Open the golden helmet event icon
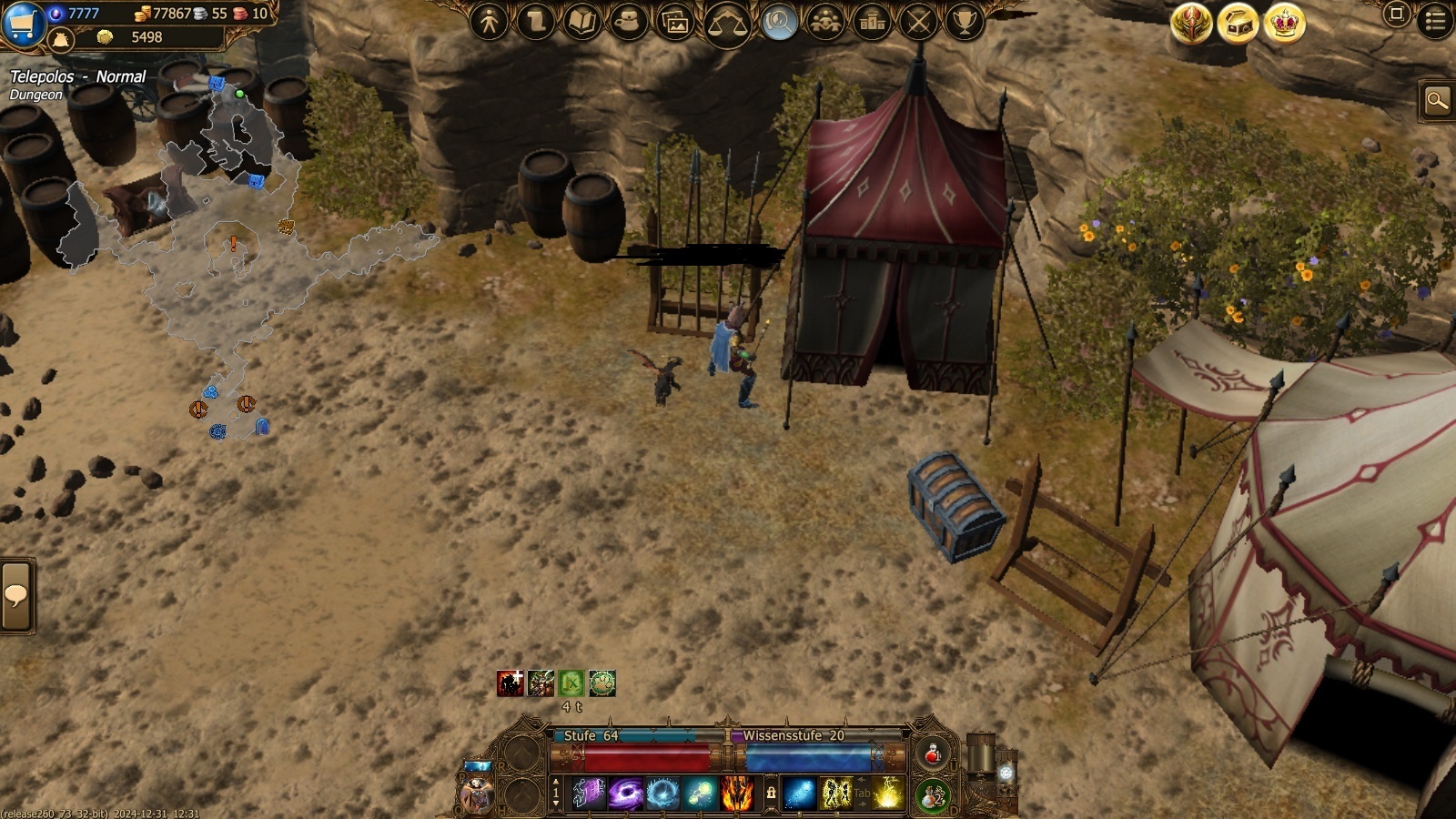 tap(1191, 24)
